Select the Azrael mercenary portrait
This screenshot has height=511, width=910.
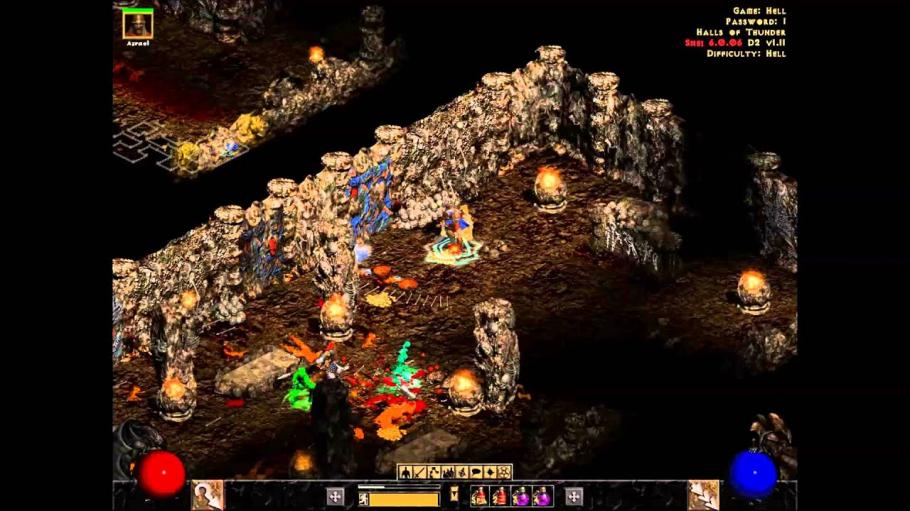click(137, 25)
